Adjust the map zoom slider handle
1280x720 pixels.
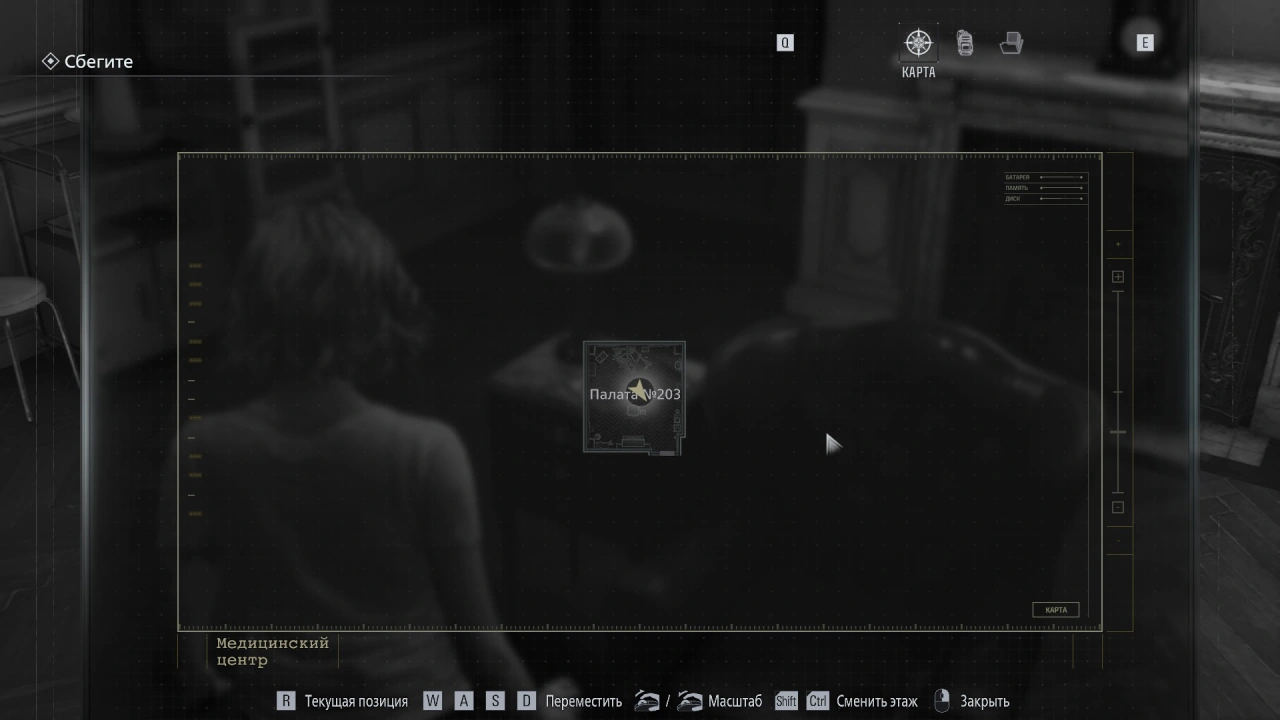(1118, 432)
